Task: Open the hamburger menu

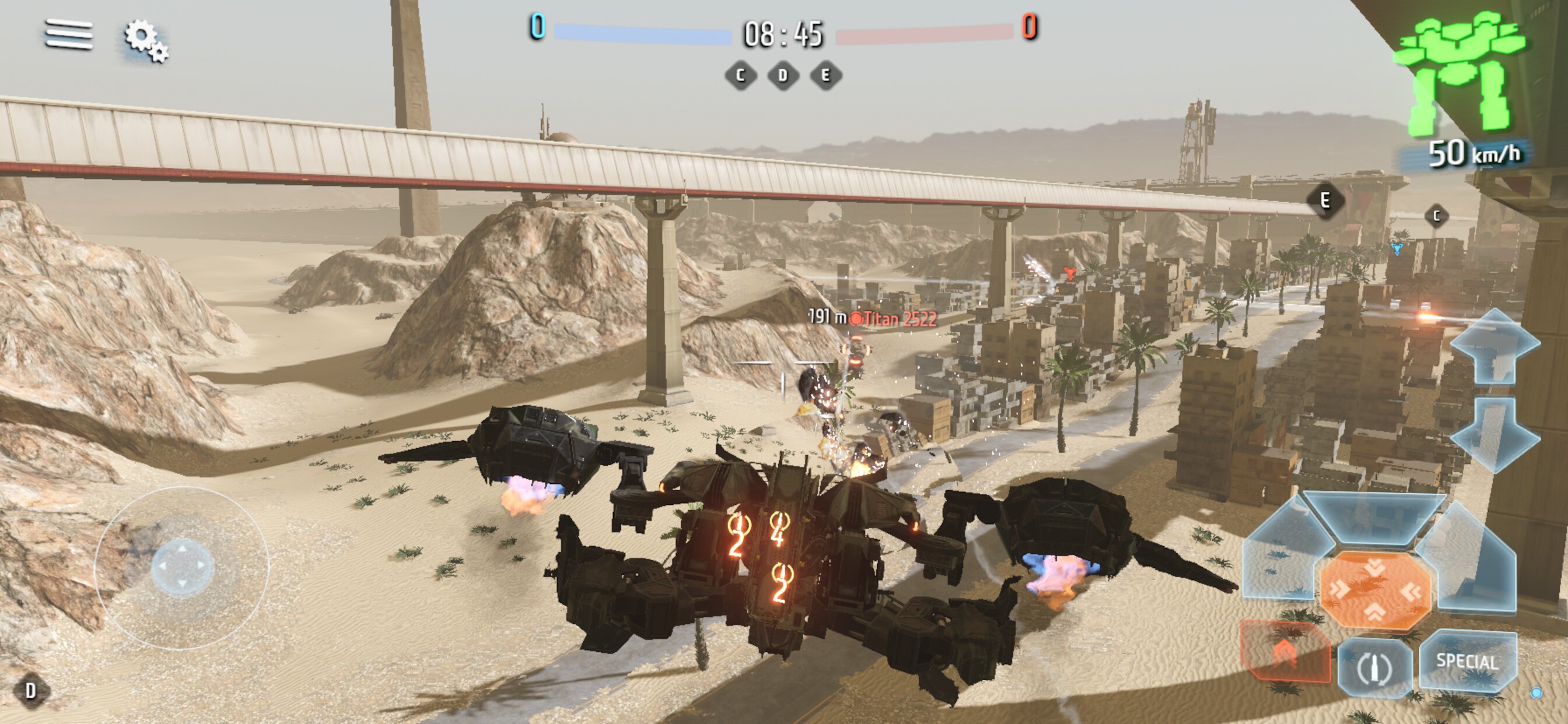Action: click(69, 34)
